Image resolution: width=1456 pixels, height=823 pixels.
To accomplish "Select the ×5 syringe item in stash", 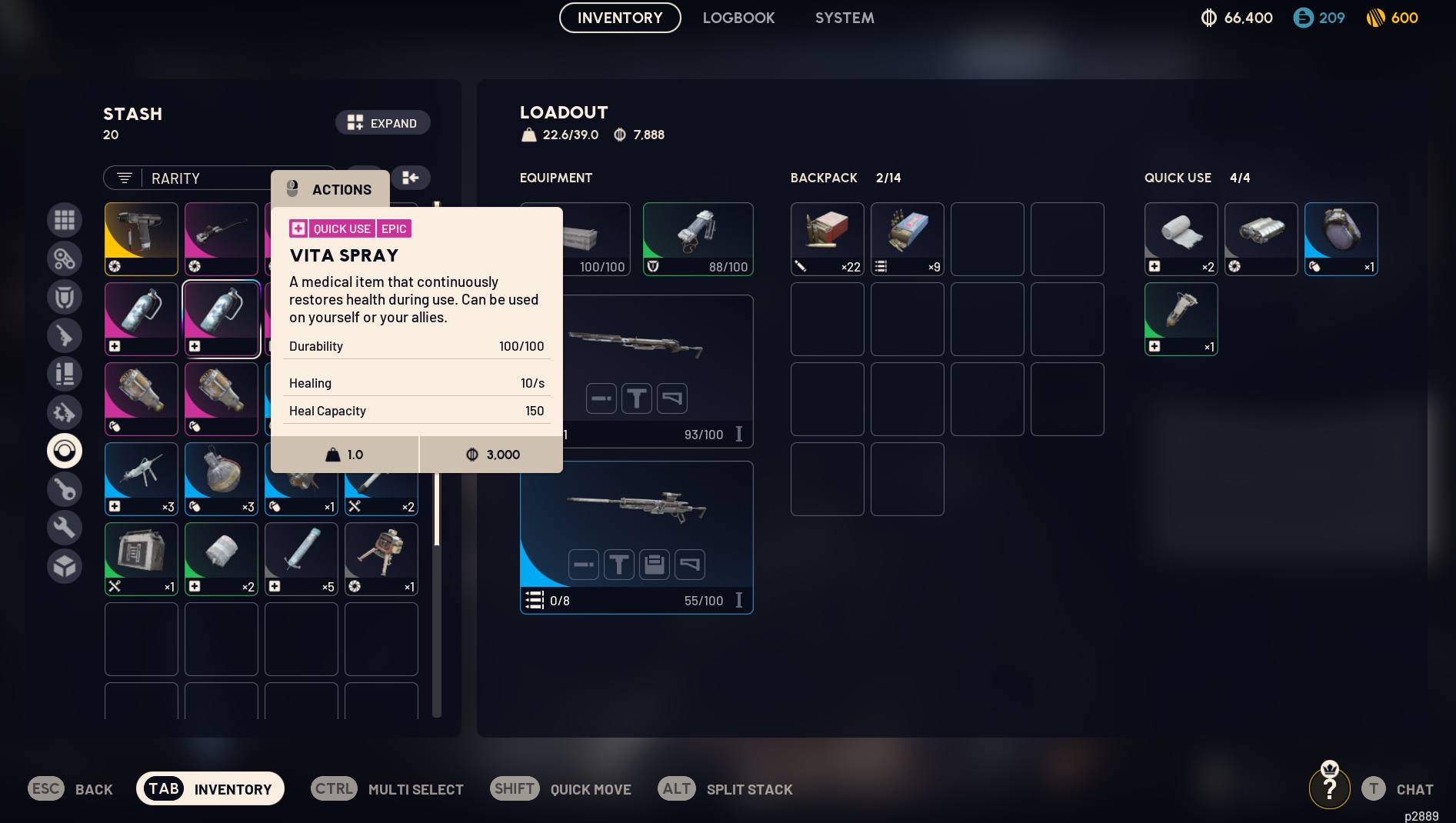I will point(301,558).
